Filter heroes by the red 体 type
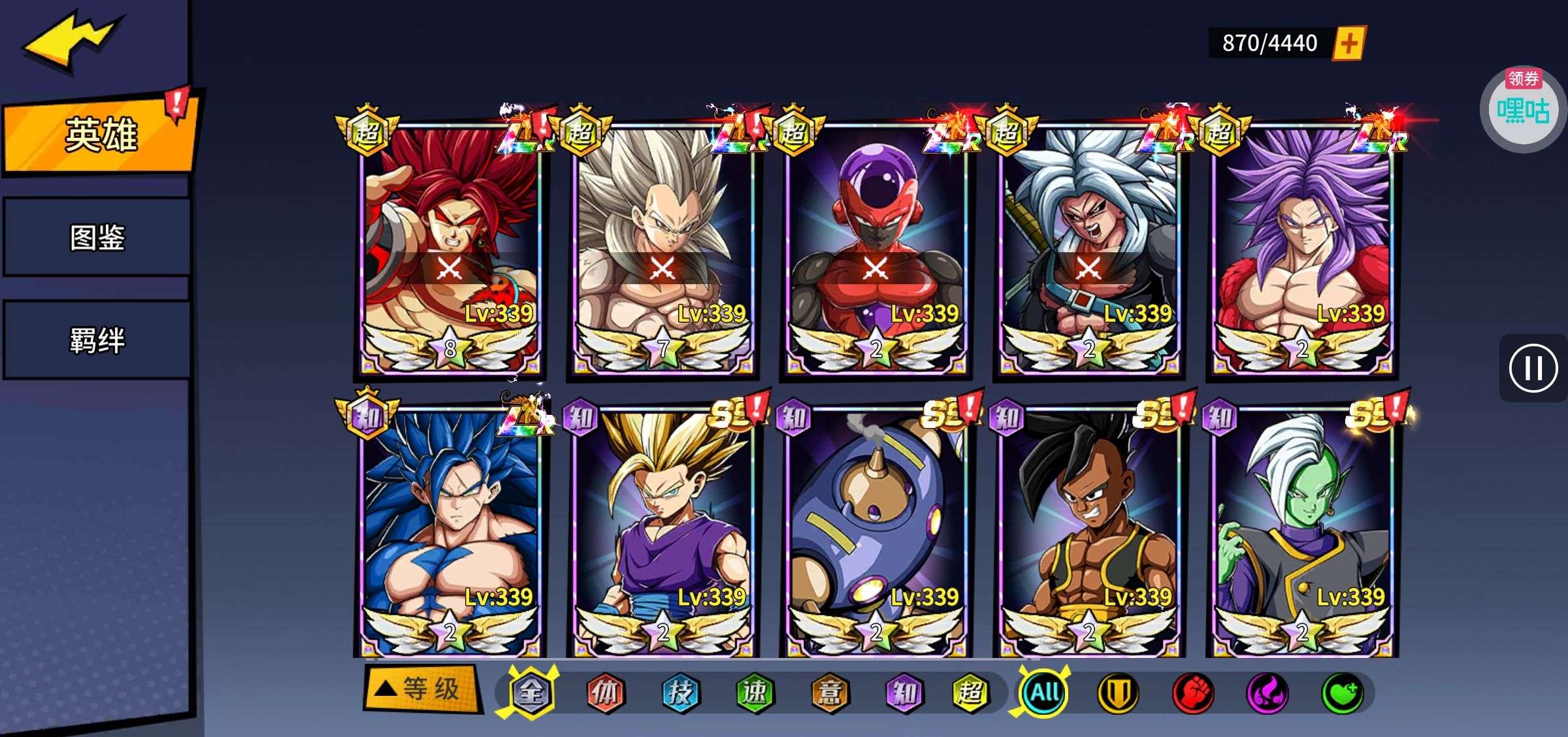1568x737 pixels. pyautogui.click(x=605, y=693)
